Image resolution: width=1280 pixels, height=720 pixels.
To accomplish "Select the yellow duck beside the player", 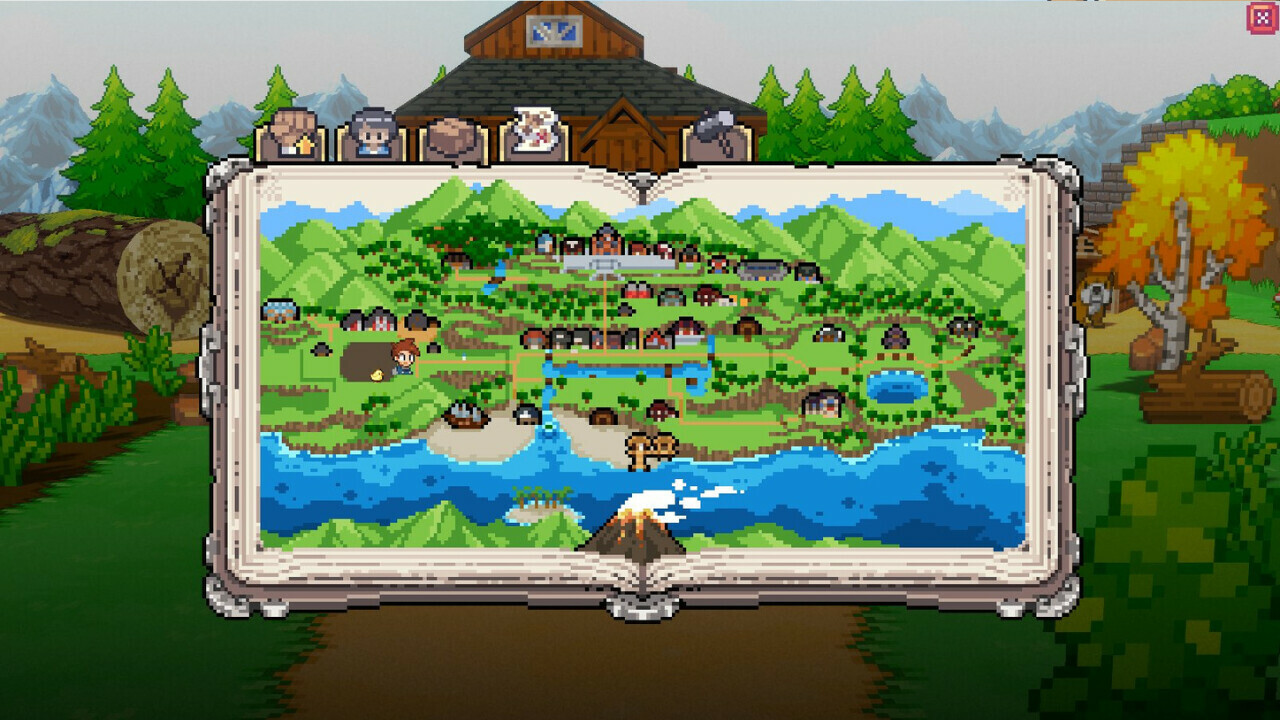I will [x=378, y=376].
